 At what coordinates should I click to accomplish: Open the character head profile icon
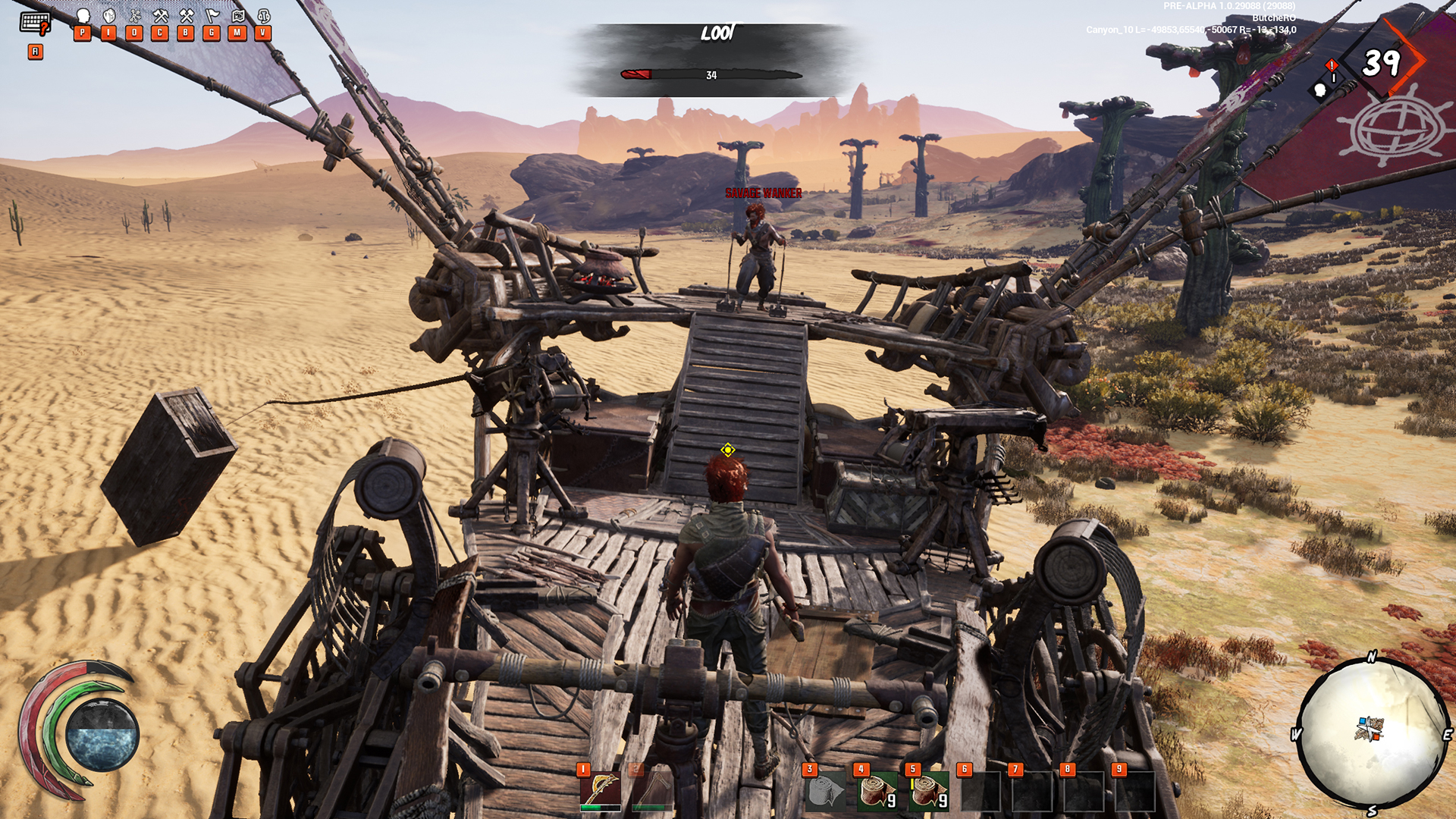[x=83, y=16]
